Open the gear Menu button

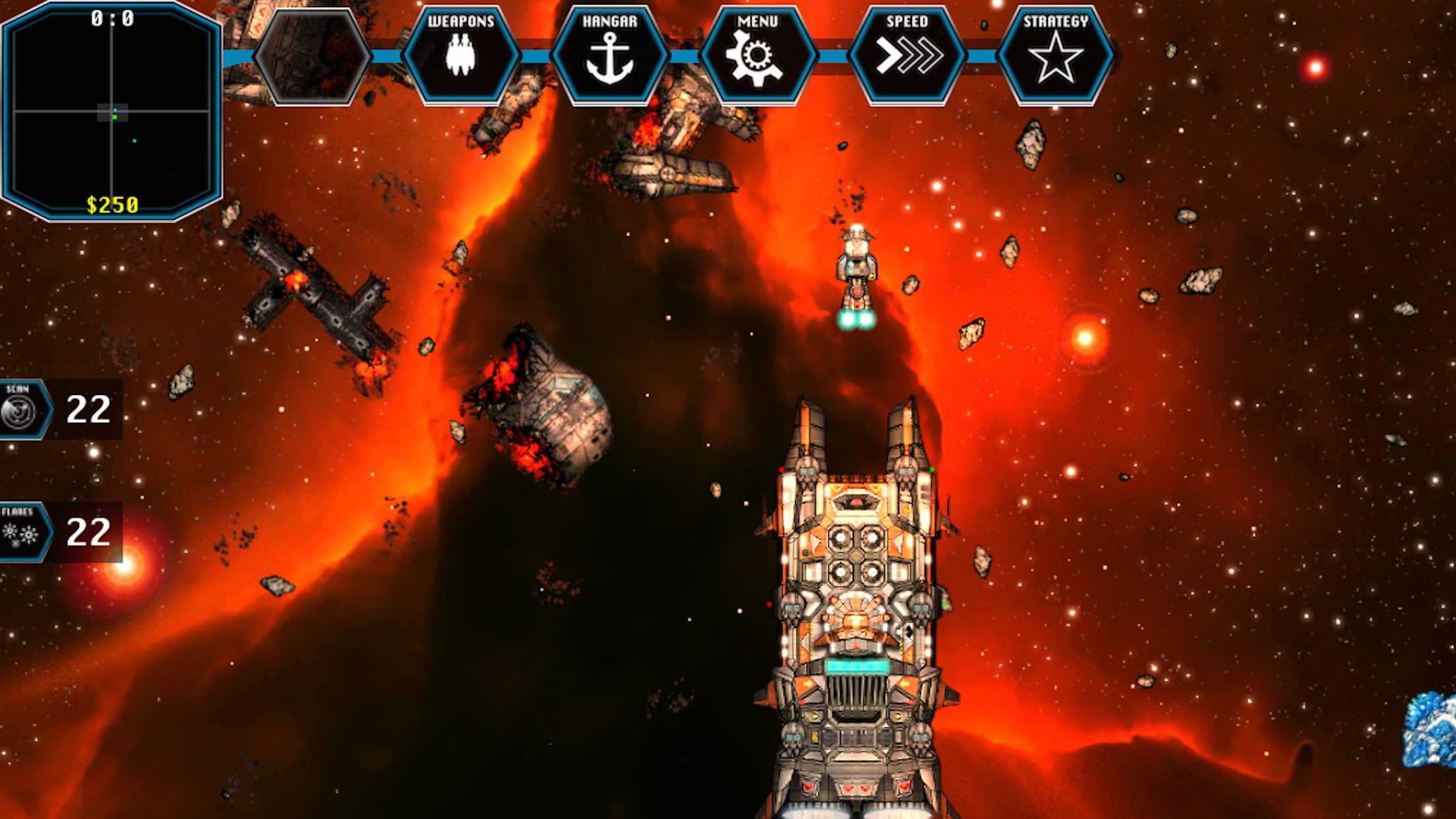(x=757, y=55)
